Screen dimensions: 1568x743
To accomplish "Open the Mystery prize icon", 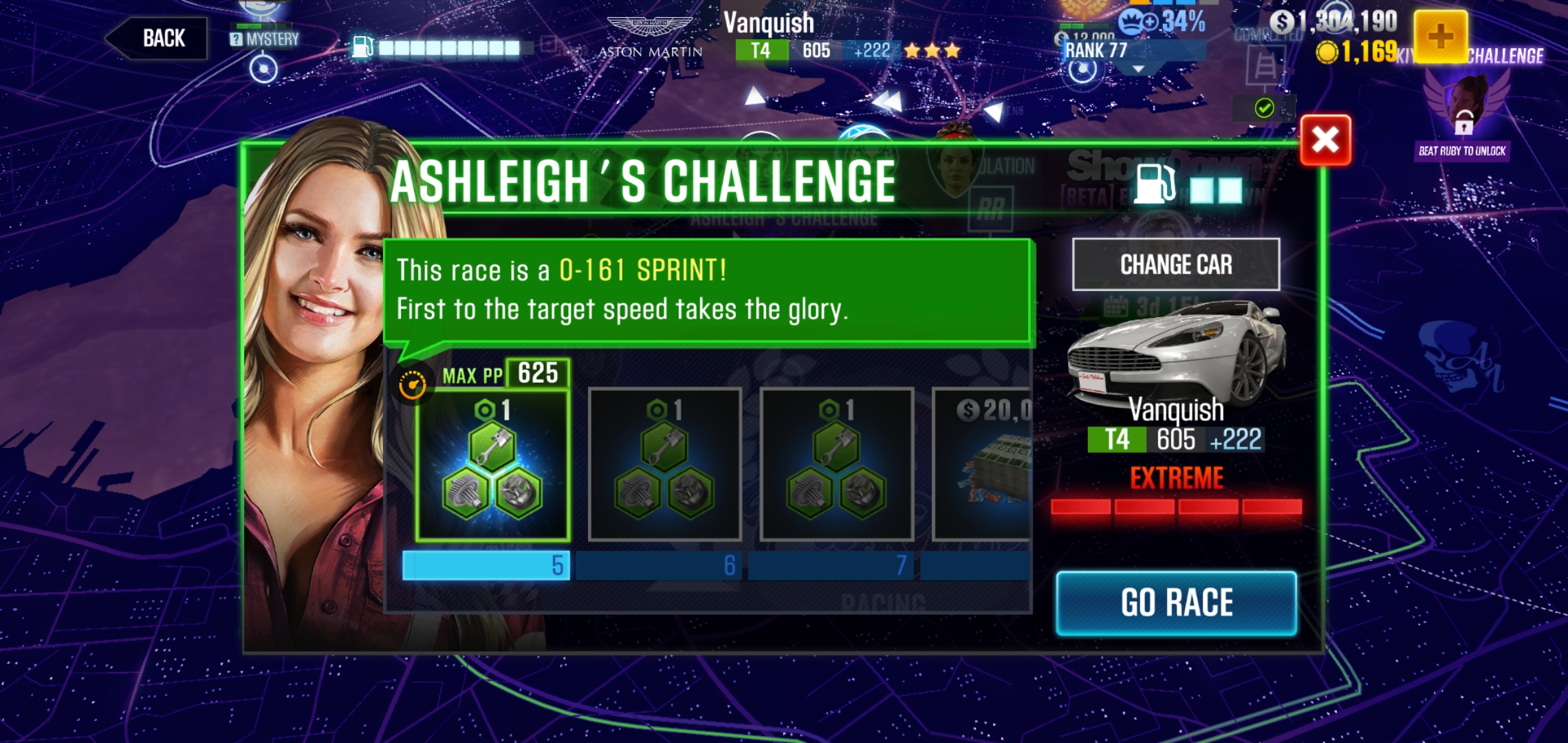I will click(237, 39).
